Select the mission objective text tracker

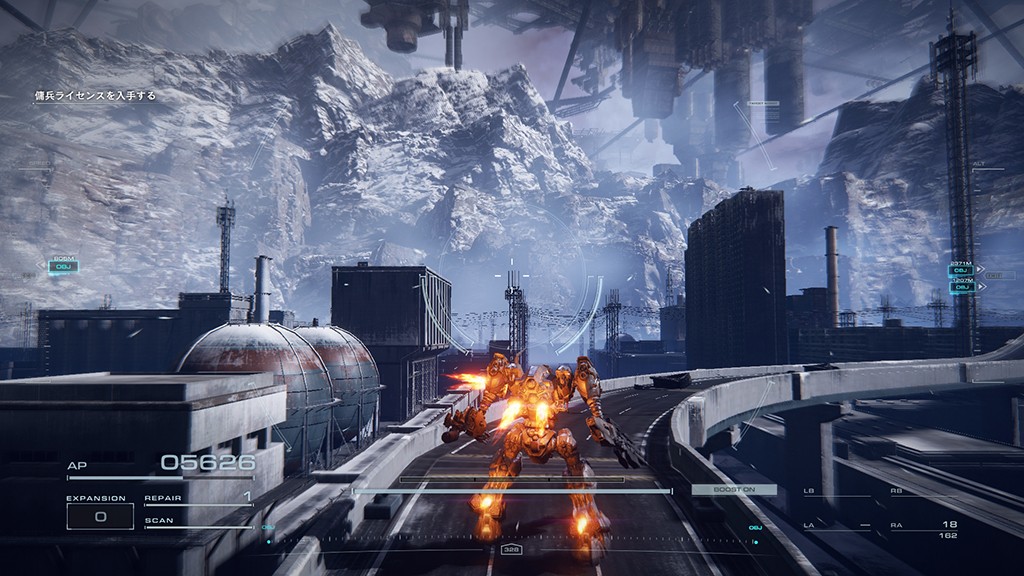[95, 96]
